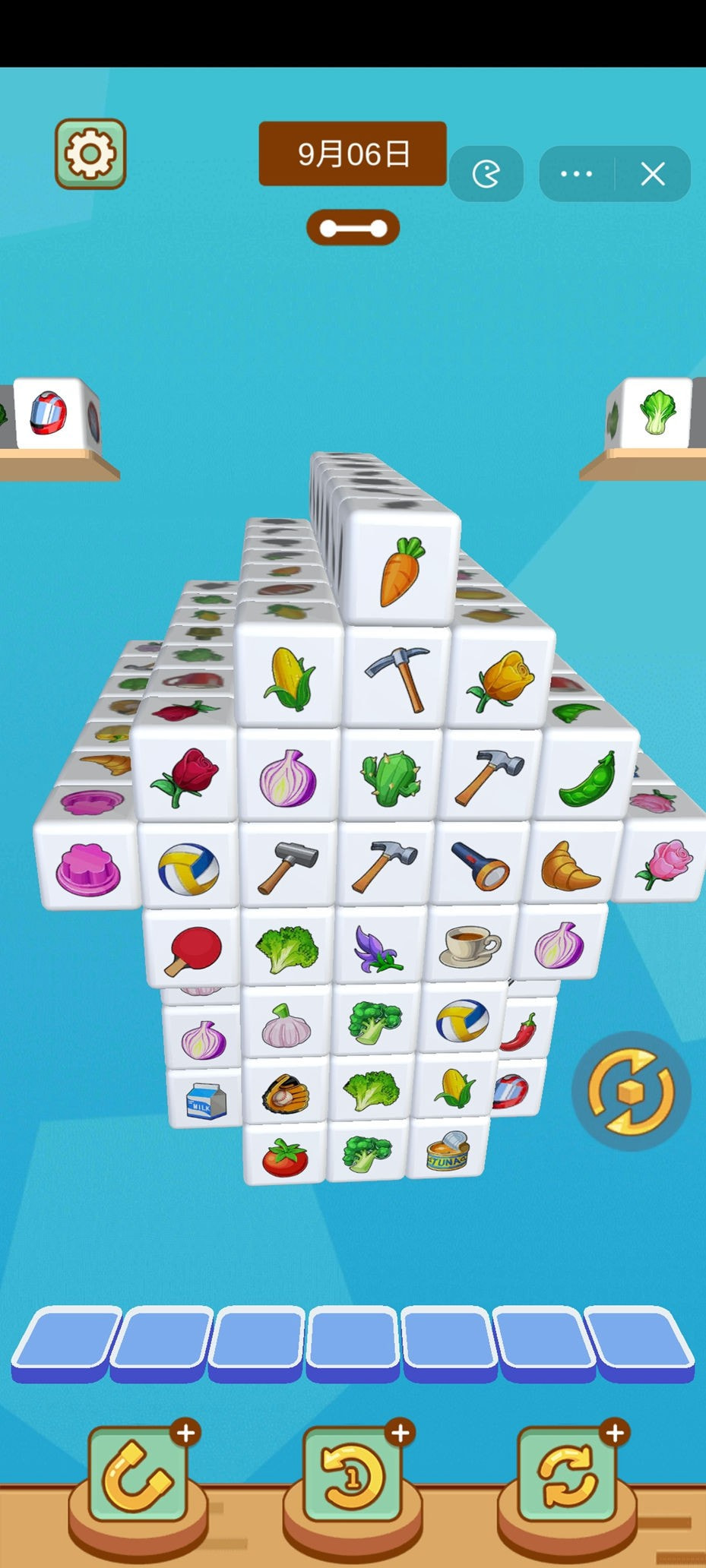Use the shuffle power-up

coord(566,1478)
